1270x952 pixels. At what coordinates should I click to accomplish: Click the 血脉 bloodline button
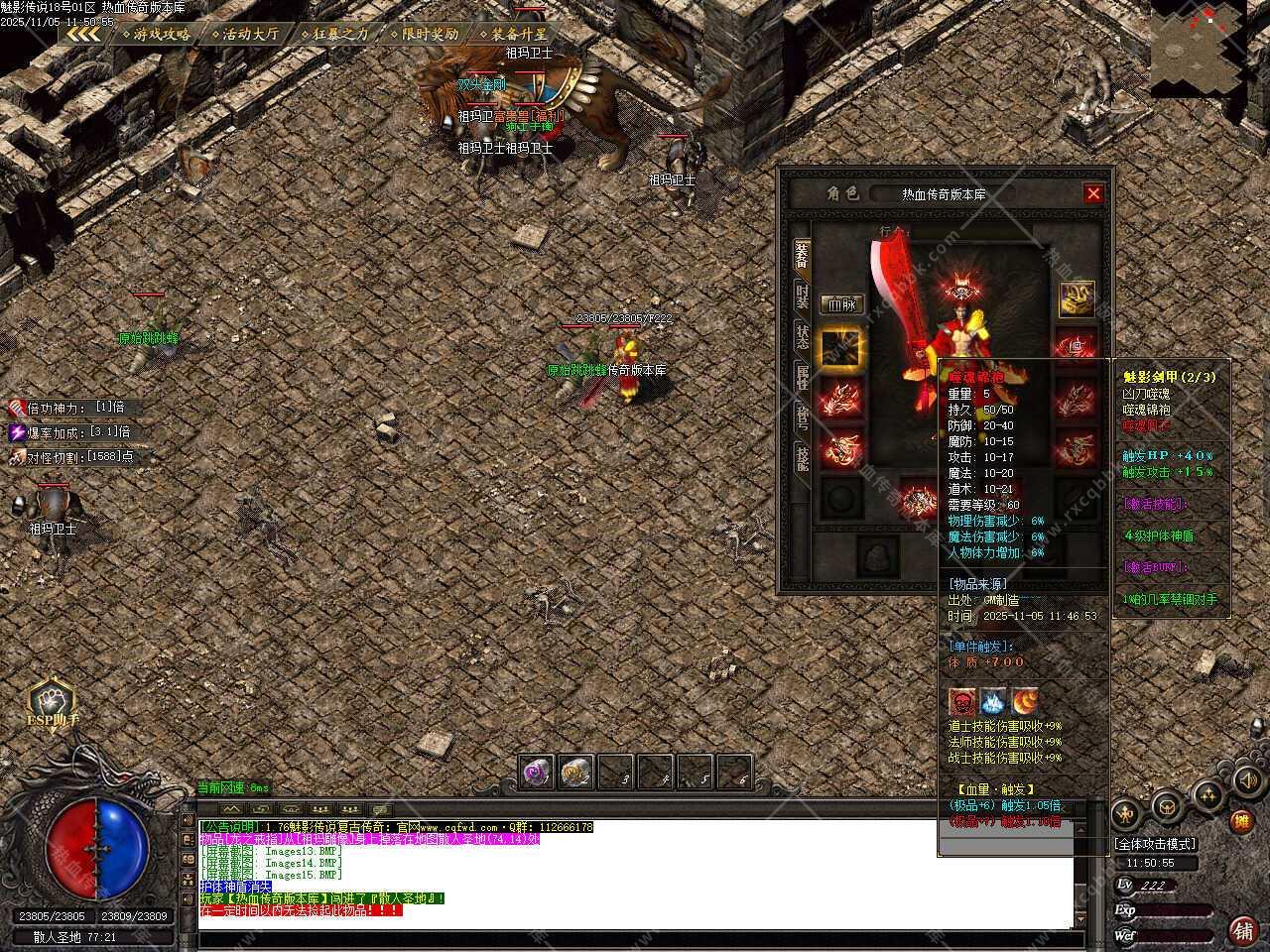point(841,304)
